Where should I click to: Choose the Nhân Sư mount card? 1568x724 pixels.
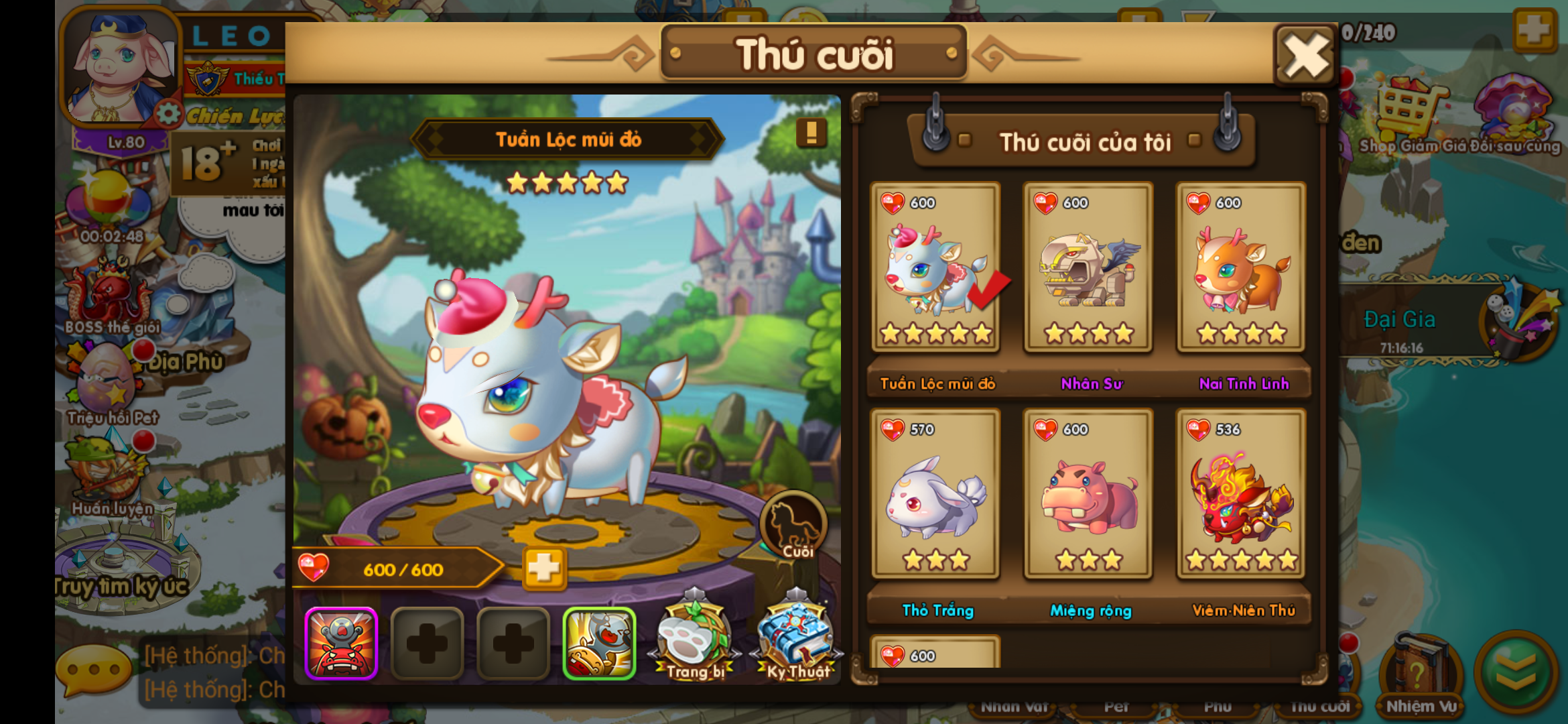click(x=1088, y=268)
